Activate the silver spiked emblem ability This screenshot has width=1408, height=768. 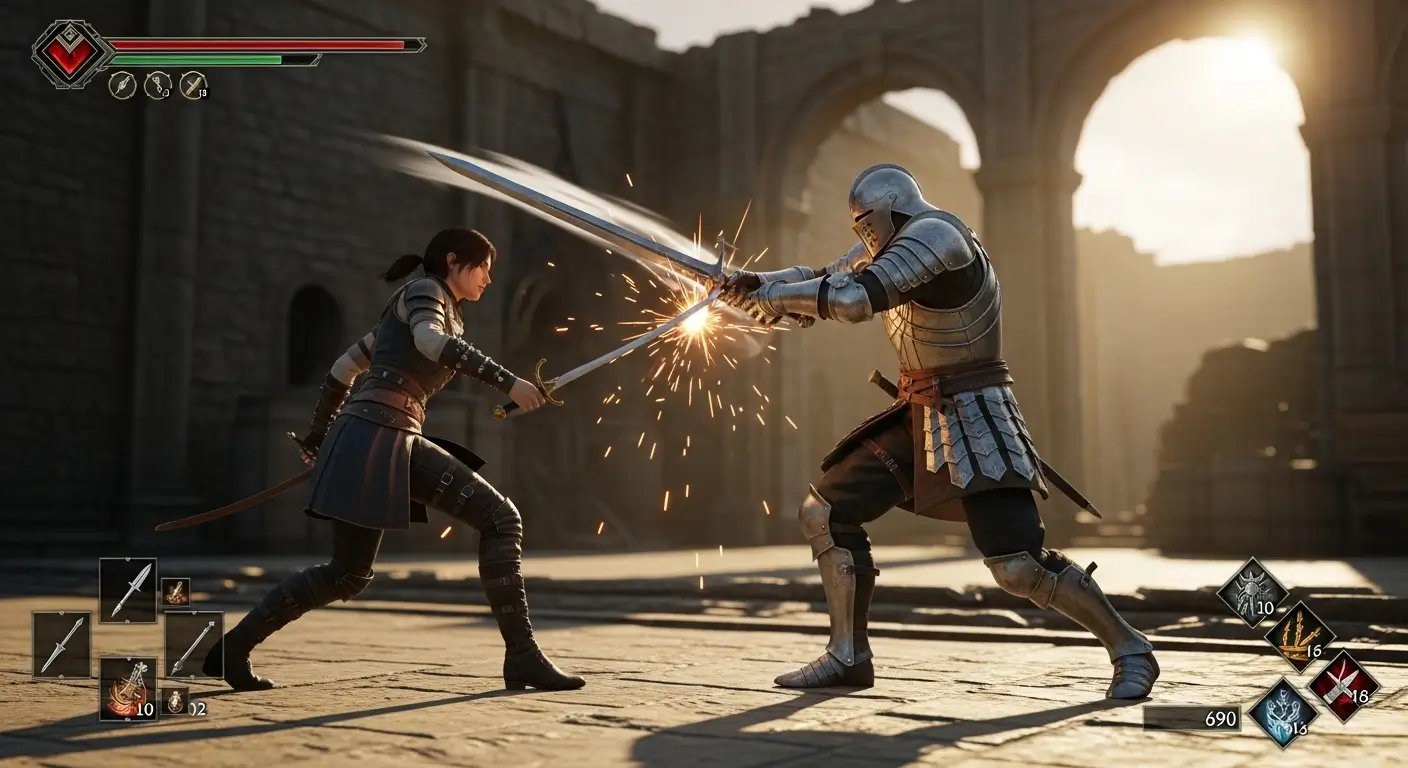coord(1251,592)
